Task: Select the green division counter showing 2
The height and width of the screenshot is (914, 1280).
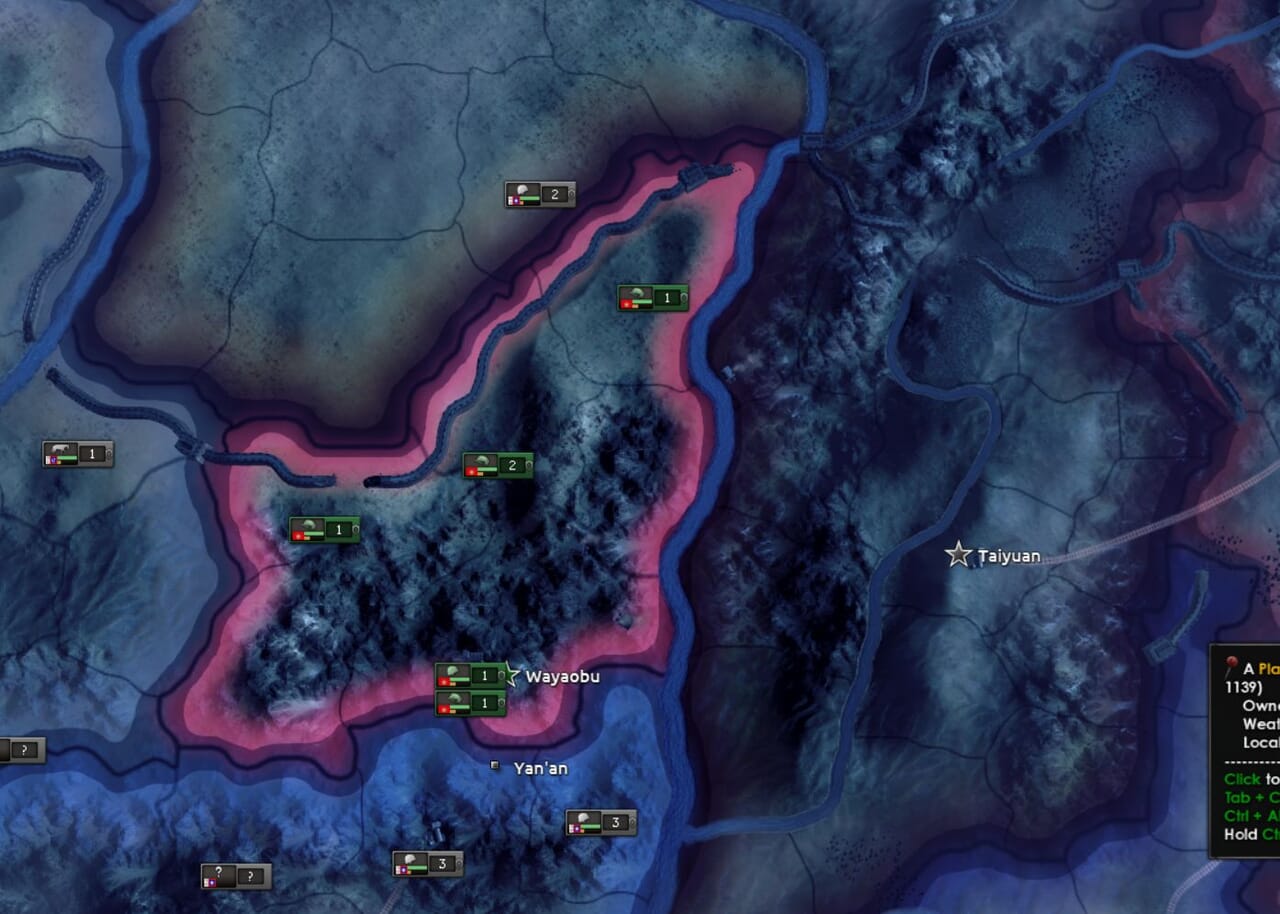Action: coord(498,465)
